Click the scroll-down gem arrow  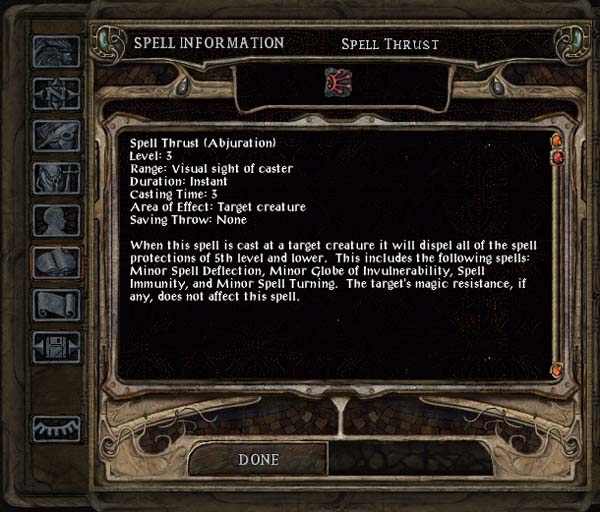tap(556, 371)
